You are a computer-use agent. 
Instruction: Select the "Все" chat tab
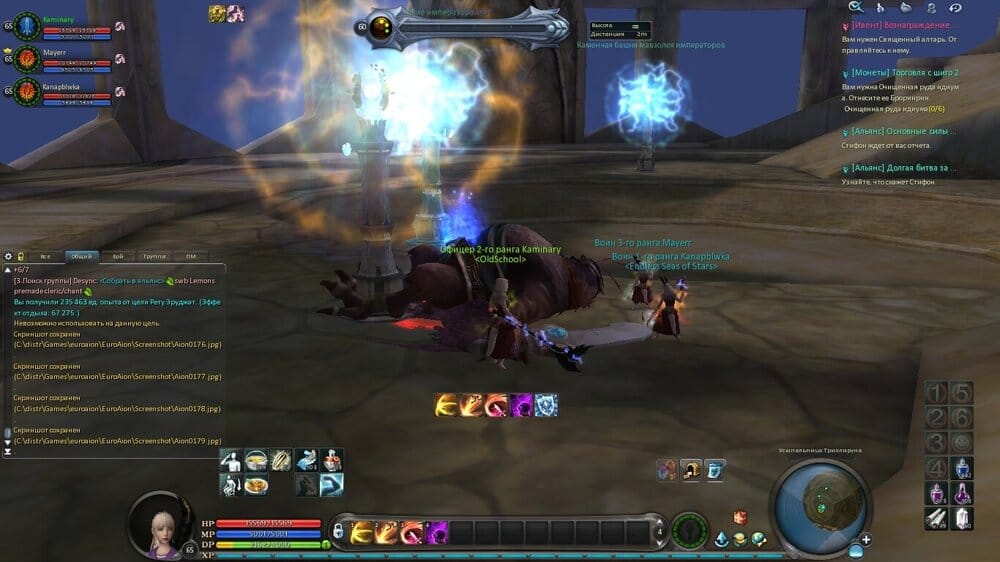pyautogui.click(x=45, y=256)
